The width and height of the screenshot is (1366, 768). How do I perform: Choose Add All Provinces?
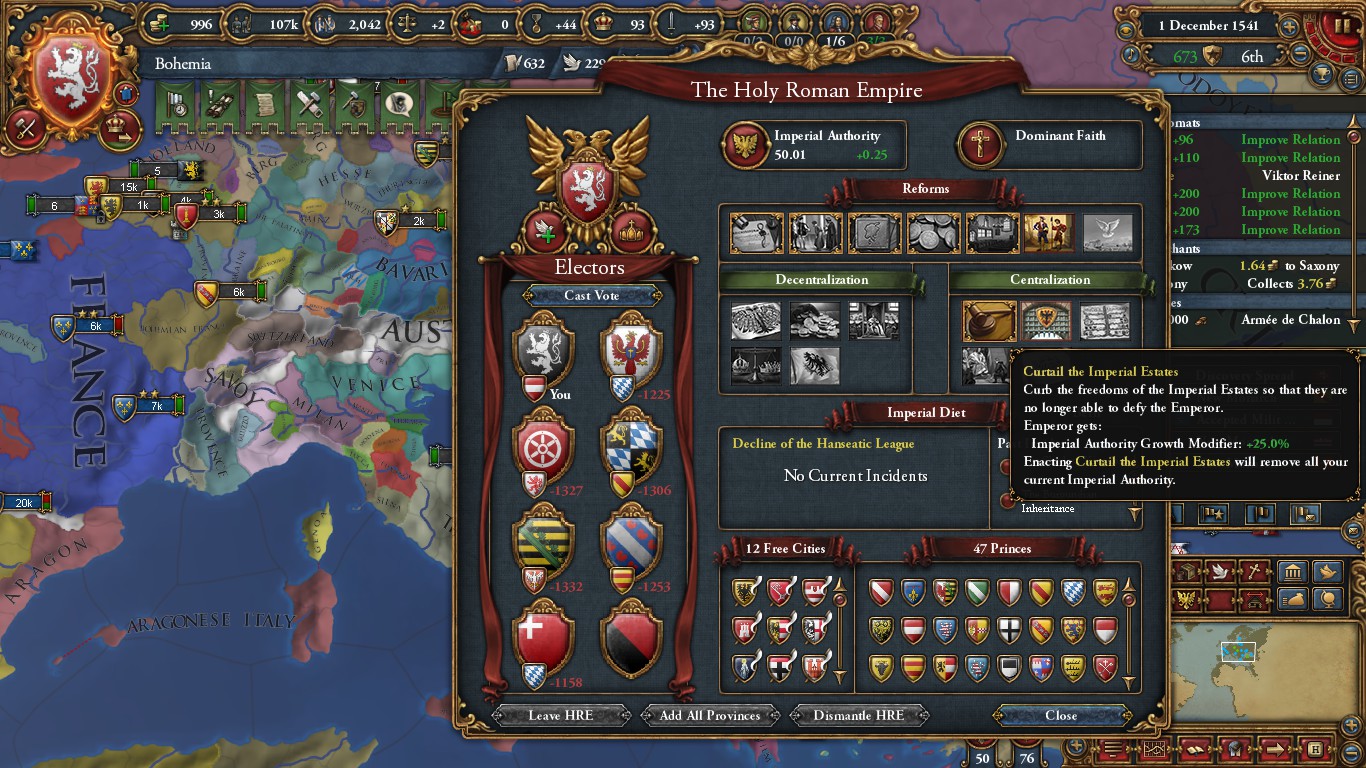pyautogui.click(x=710, y=715)
